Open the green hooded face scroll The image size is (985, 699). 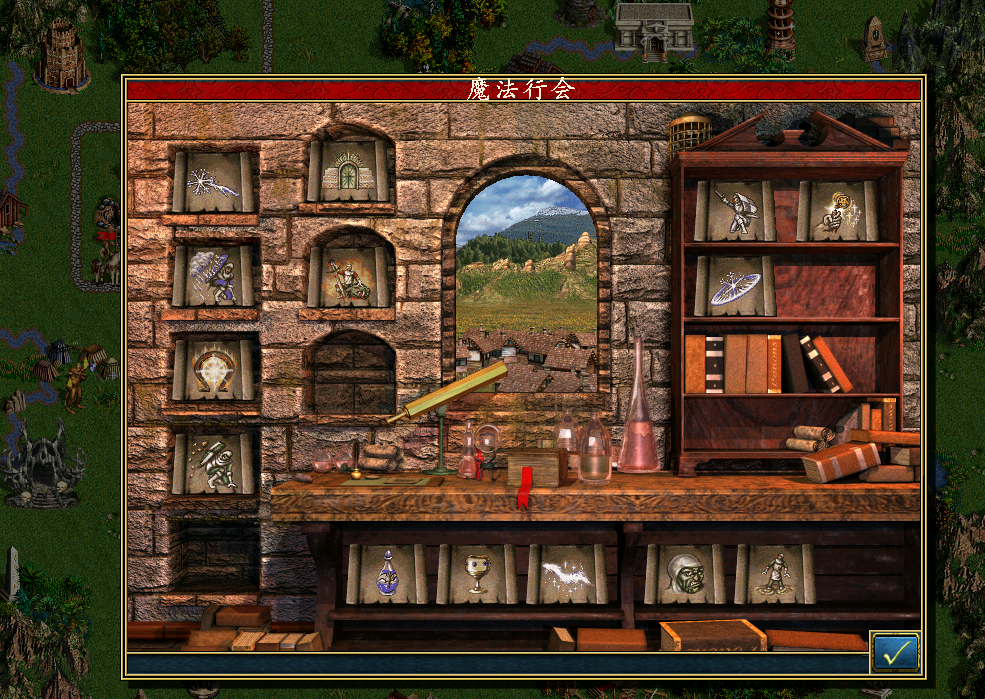685,574
